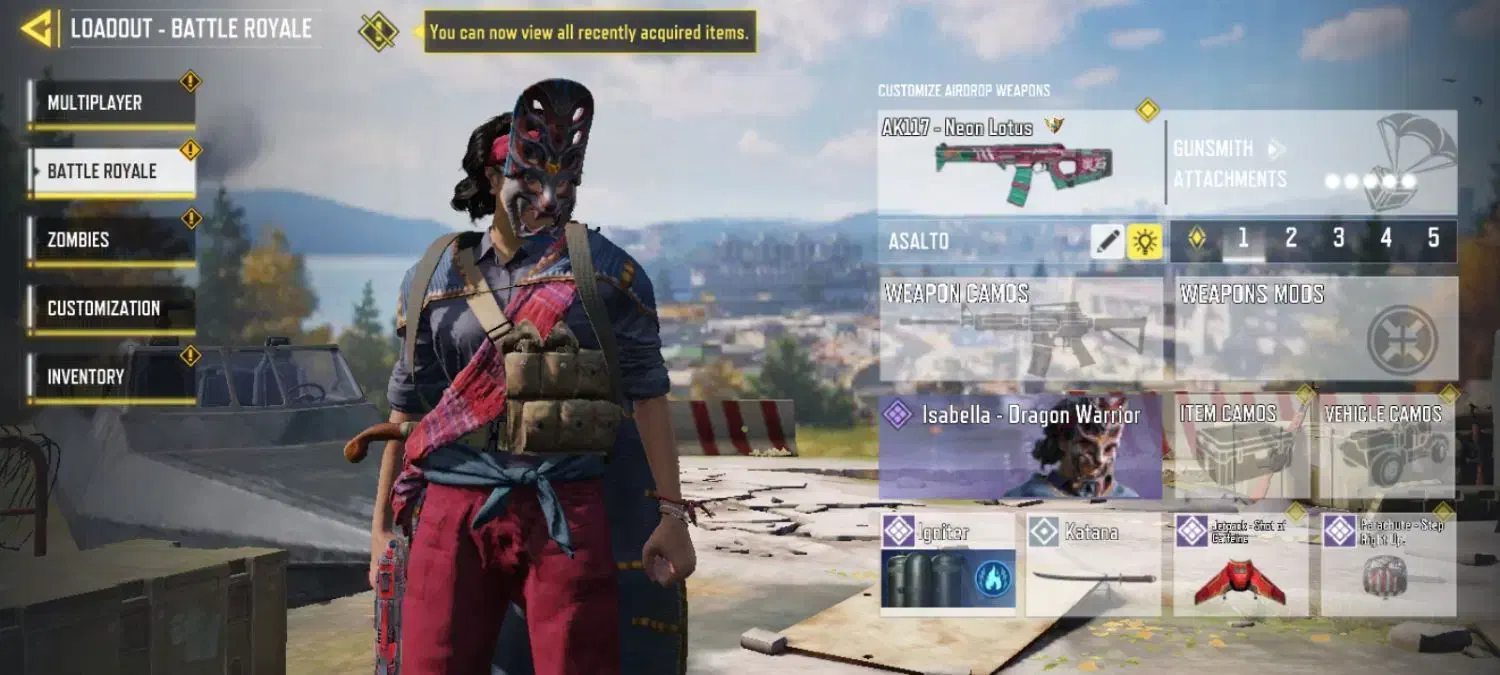
Task: Show the Inventory tab
Action: pos(111,377)
